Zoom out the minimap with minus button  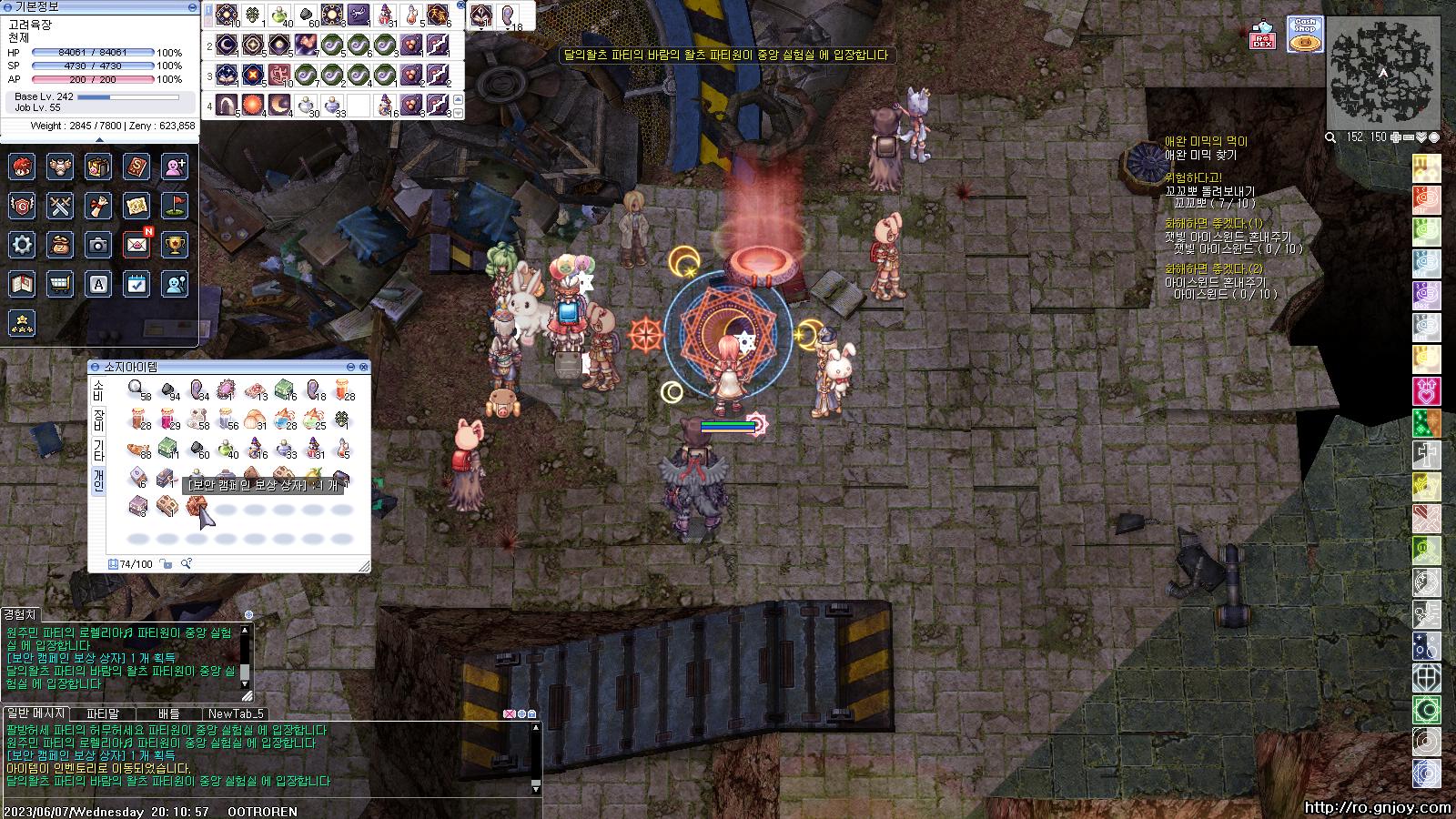click(1408, 137)
